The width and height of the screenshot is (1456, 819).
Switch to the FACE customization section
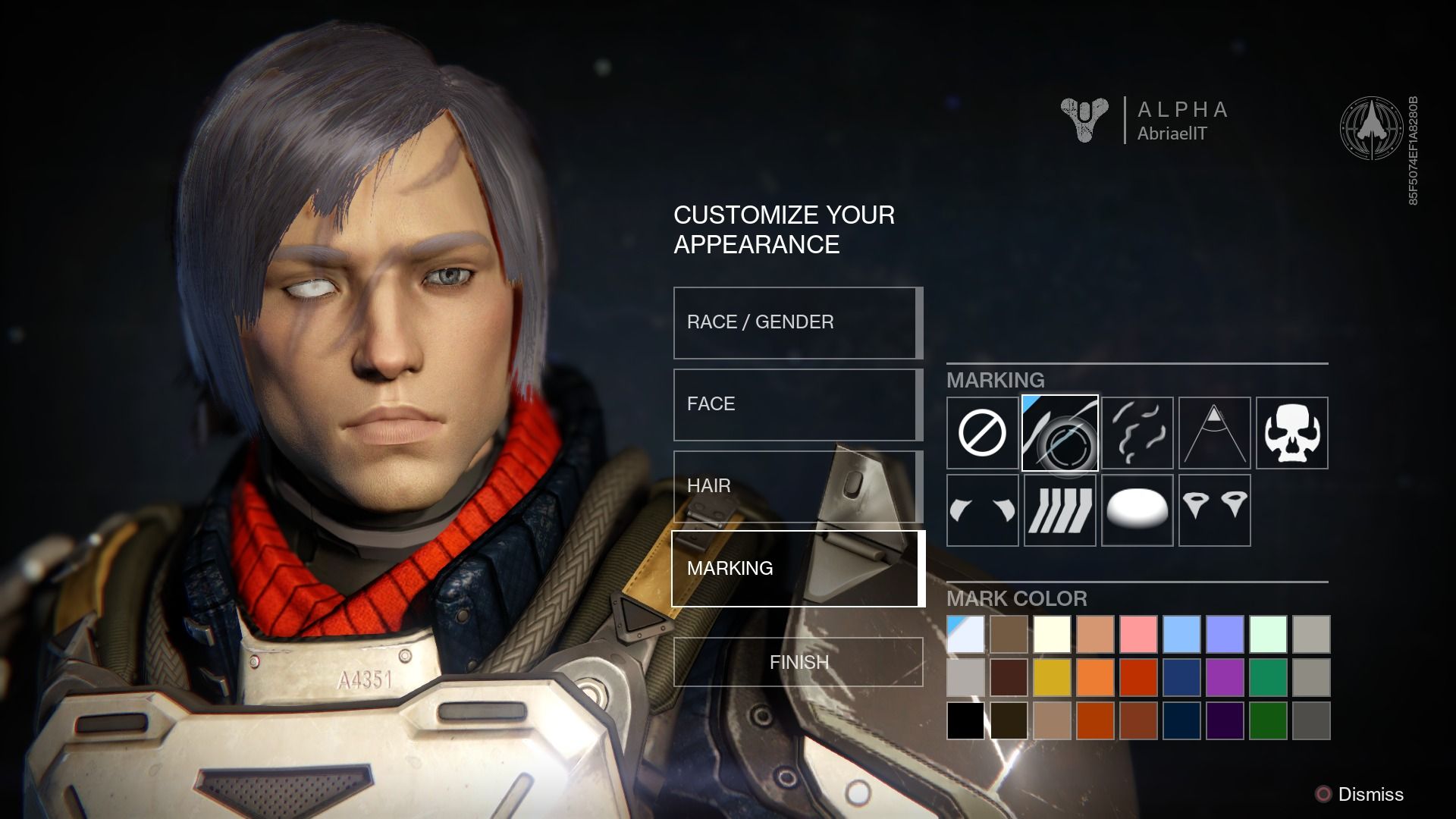point(796,403)
